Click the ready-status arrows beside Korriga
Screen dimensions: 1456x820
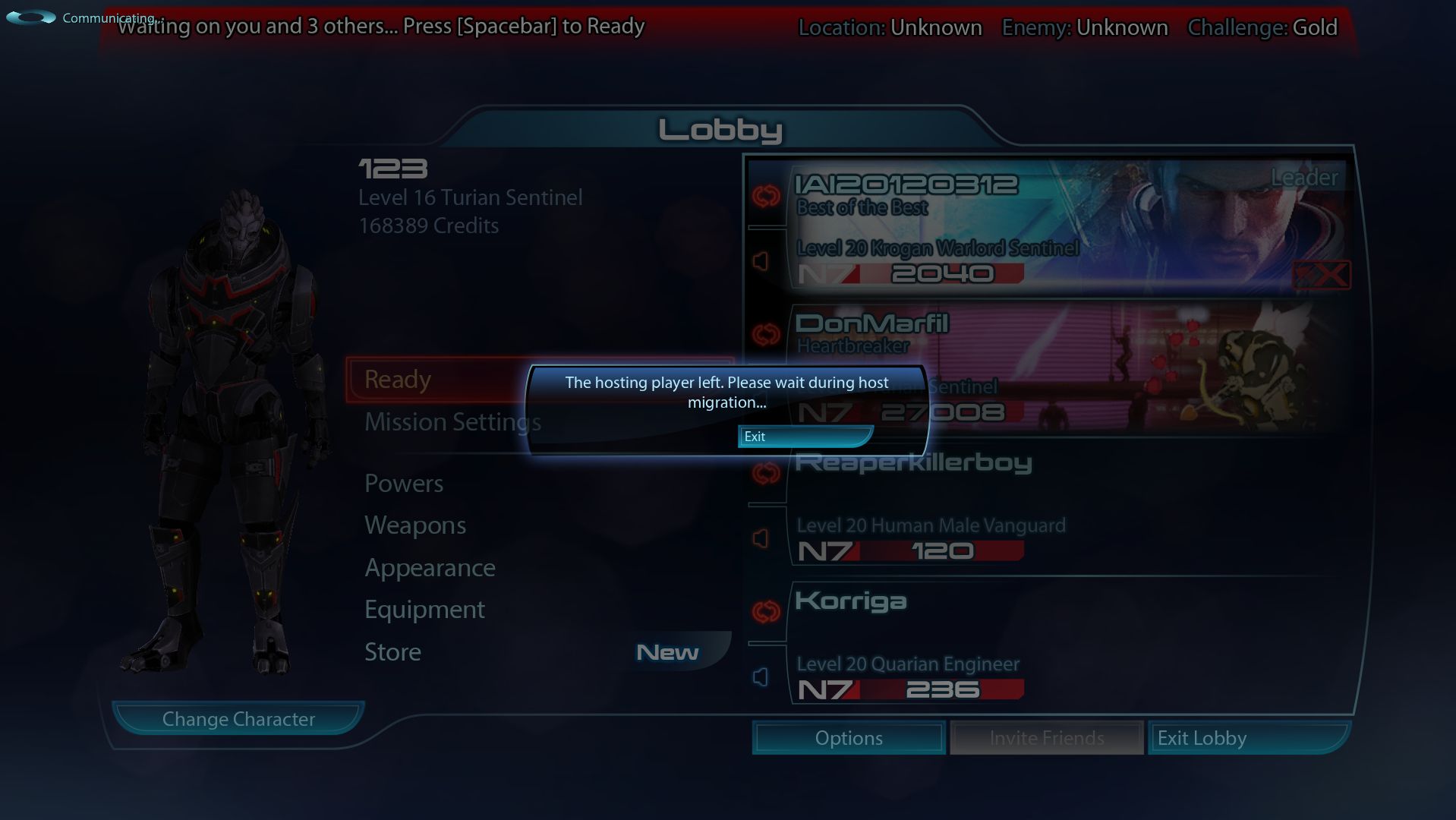[766, 611]
